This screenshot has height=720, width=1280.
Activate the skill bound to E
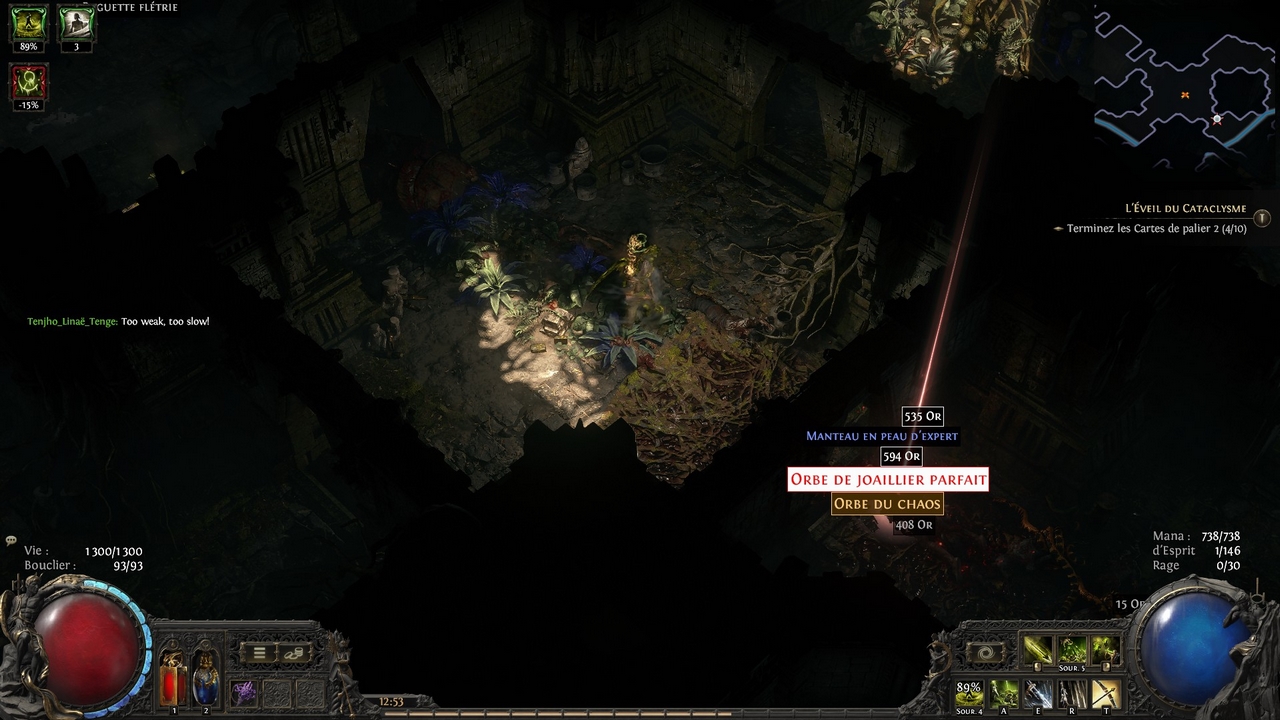click(1038, 693)
